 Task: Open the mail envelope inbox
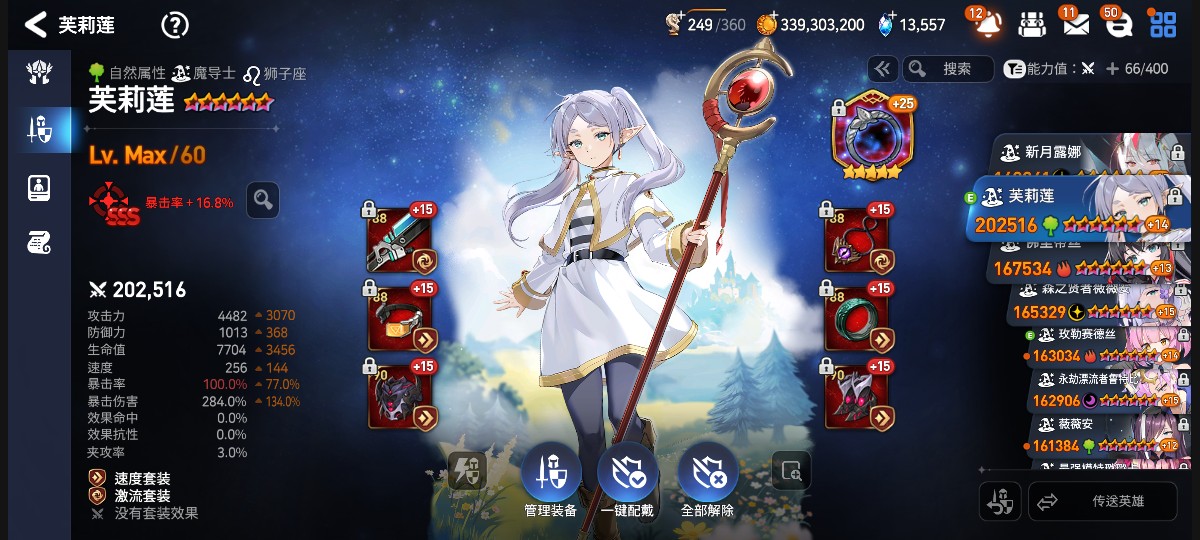coord(1075,25)
